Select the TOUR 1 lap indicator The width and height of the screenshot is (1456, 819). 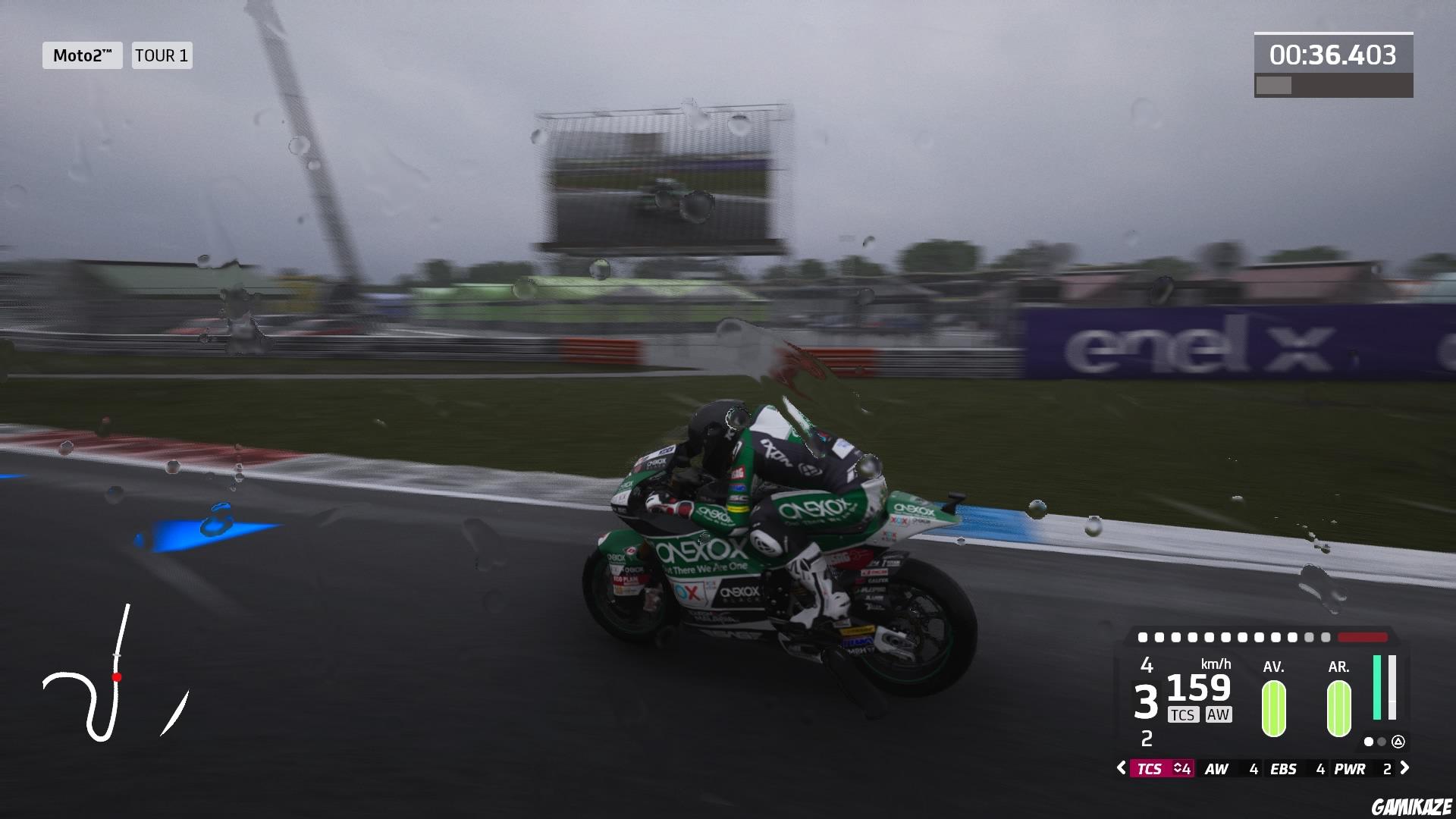pyautogui.click(x=161, y=55)
